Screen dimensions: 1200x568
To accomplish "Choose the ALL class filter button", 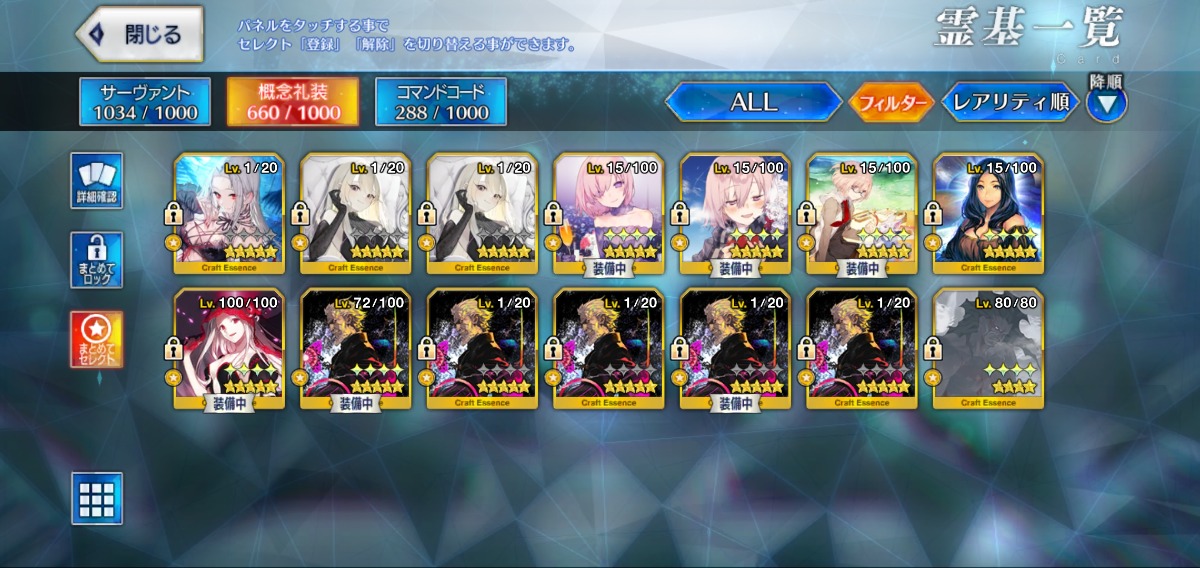I will [x=753, y=102].
